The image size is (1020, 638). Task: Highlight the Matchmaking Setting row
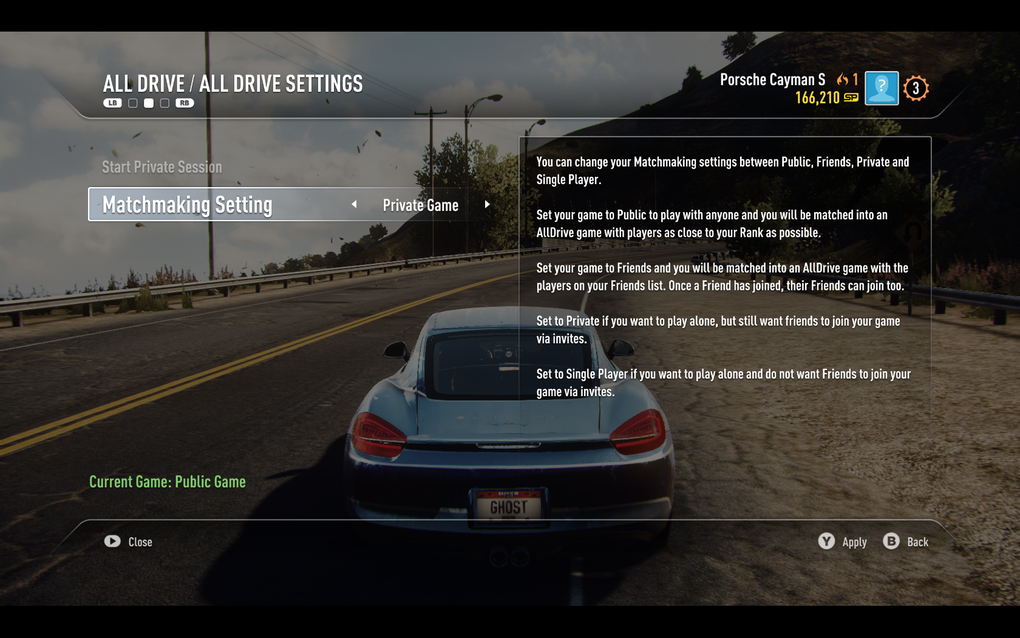(x=188, y=205)
